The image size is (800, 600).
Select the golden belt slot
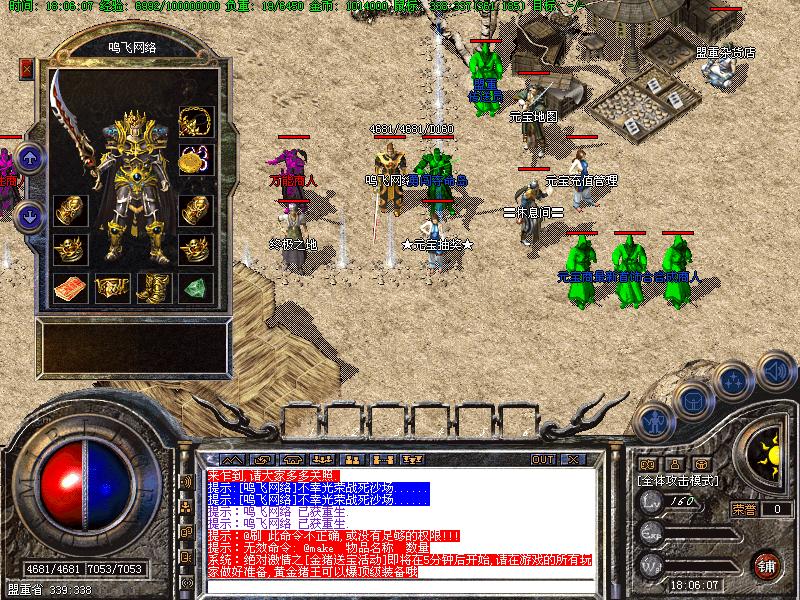111,288
